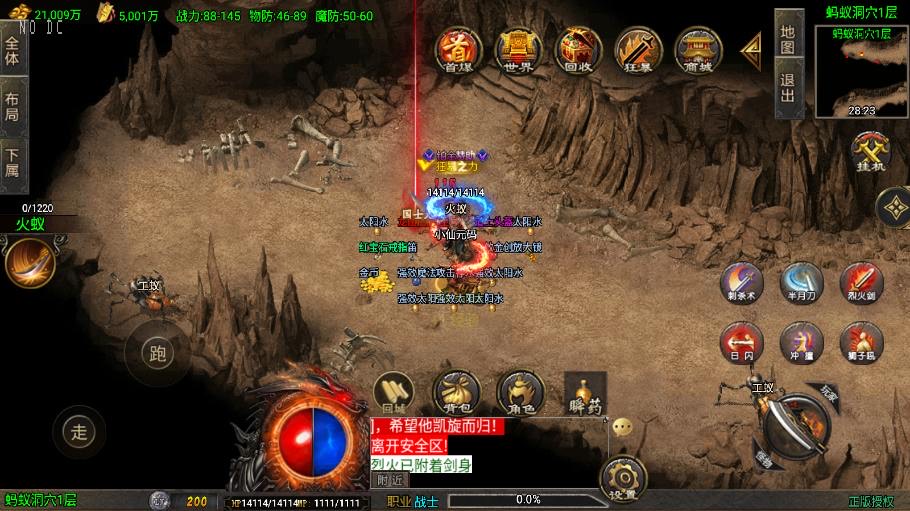This screenshot has height=511, width=910.
Task: Use the 刺杀术 skill
Action: click(x=742, y=283)
